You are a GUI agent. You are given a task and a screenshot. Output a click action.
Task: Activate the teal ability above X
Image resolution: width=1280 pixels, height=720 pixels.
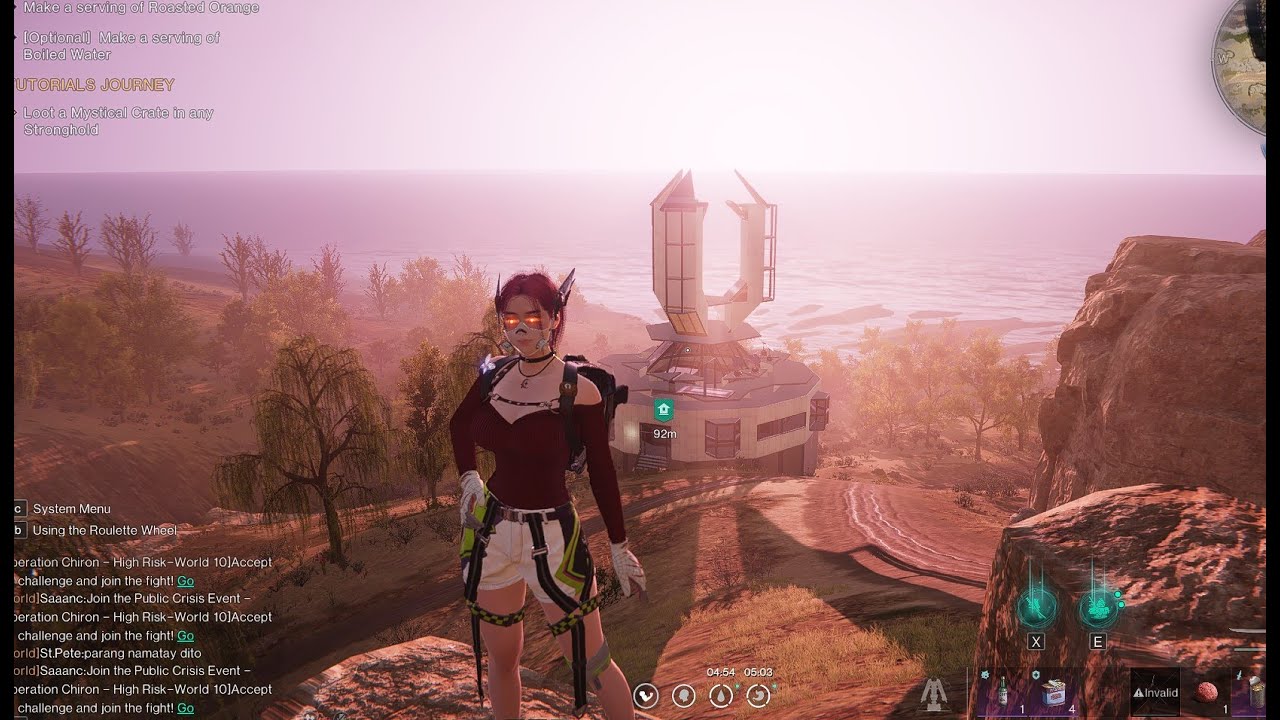click(x=1036, y=607)
